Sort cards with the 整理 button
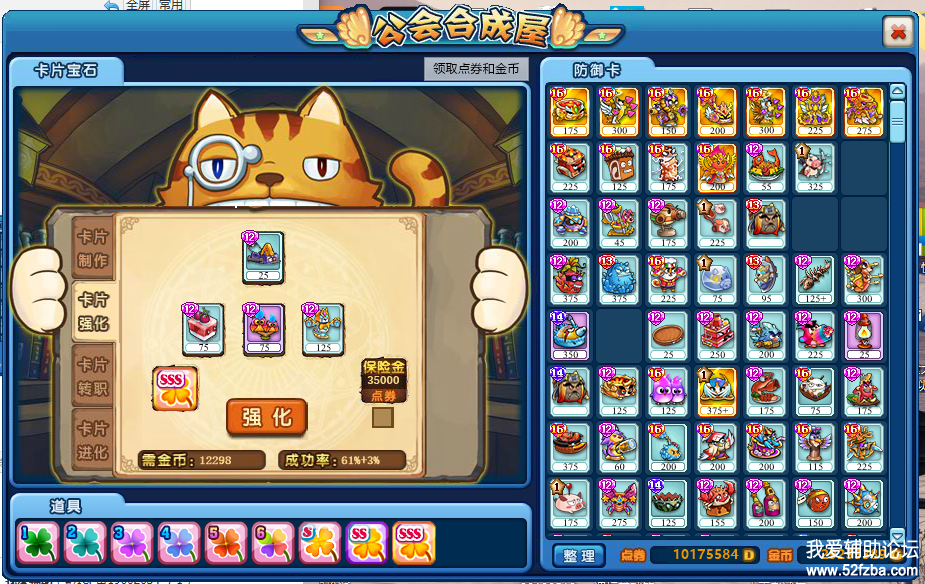The image size is (925, 584). (579, 555)
